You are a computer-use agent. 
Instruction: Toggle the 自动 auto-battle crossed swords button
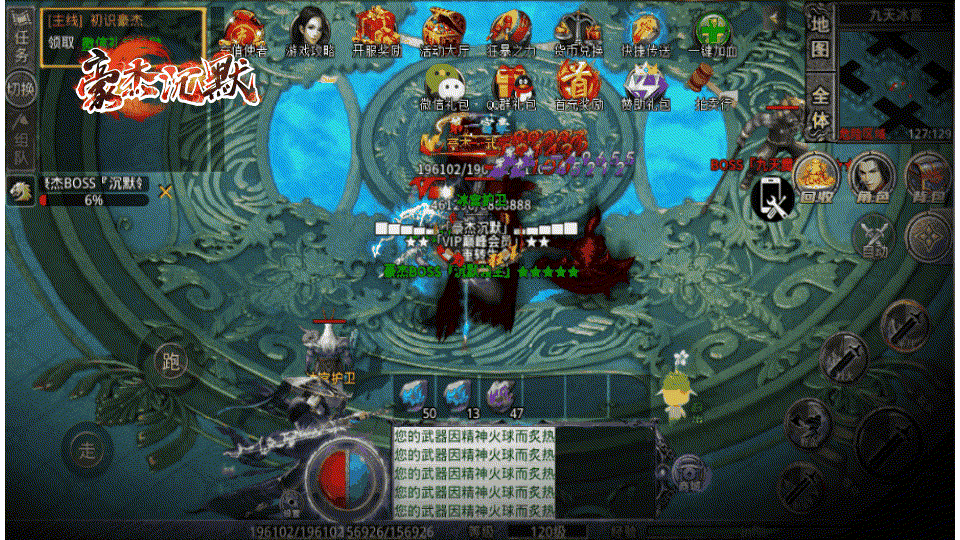pos(874,238)
